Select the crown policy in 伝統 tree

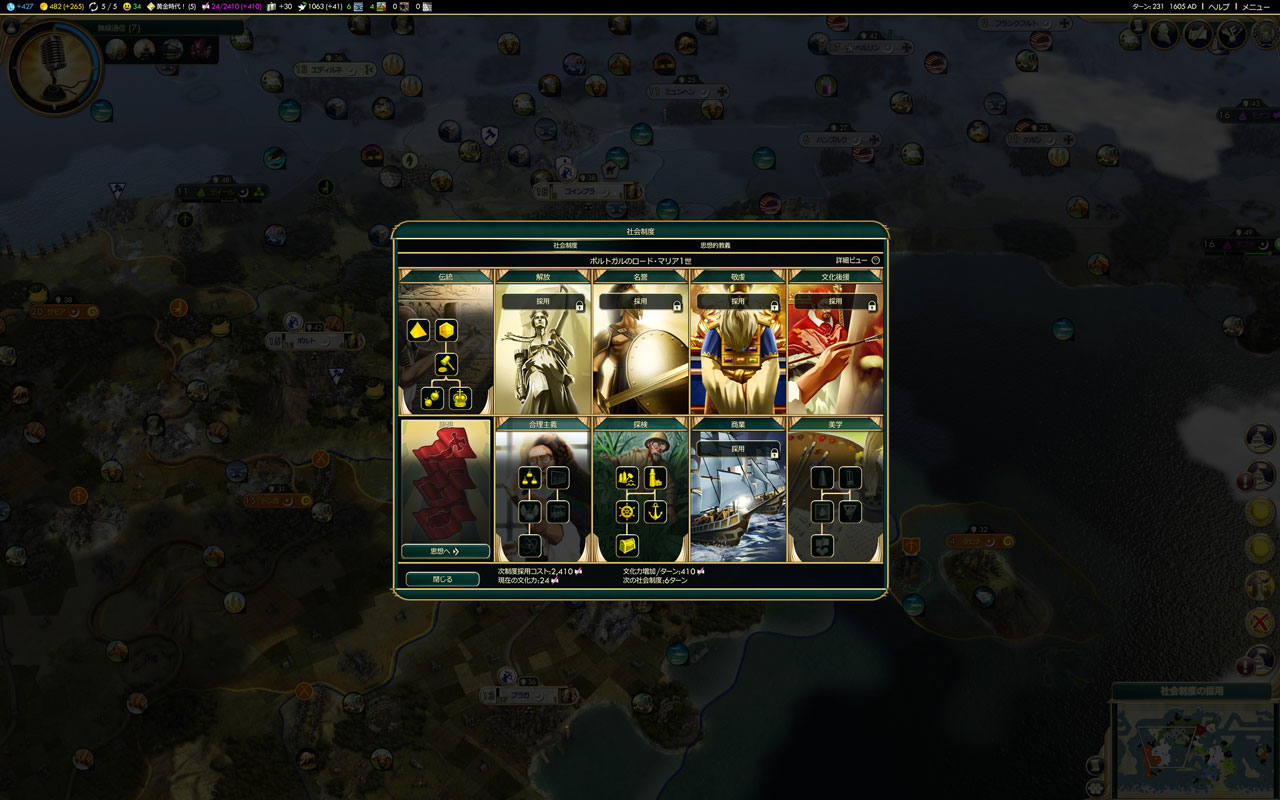[460, 397]
